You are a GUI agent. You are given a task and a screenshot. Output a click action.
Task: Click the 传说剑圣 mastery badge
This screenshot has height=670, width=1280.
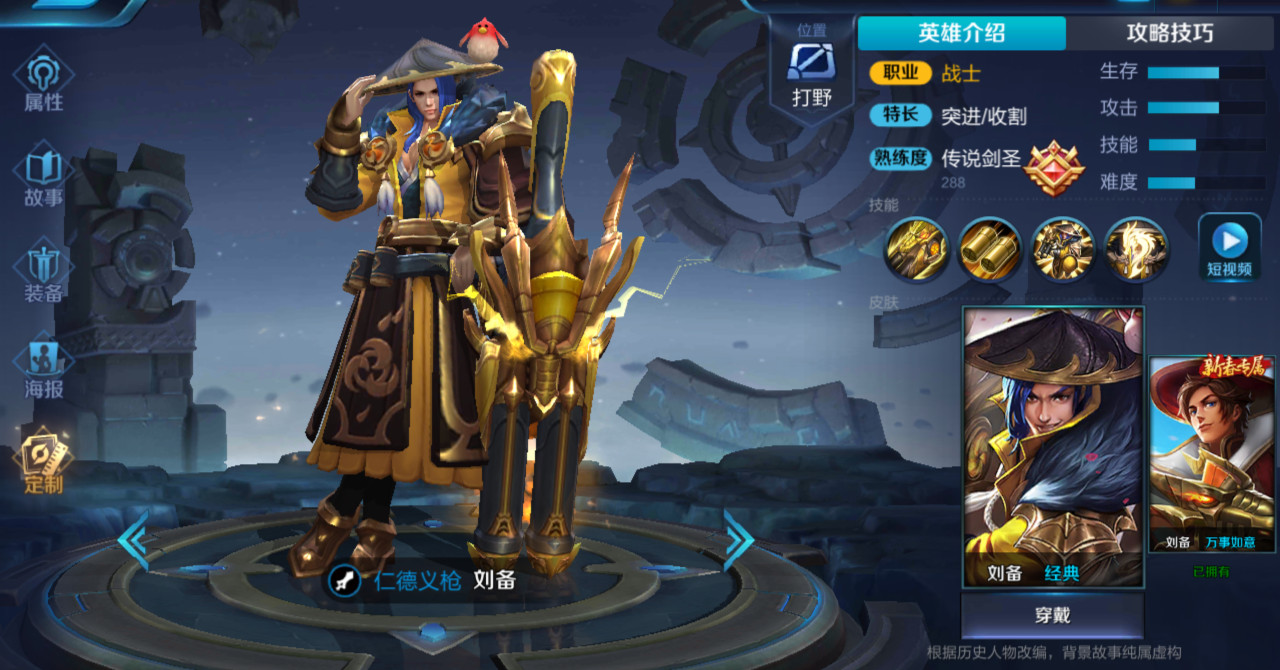pos(1054,166)
